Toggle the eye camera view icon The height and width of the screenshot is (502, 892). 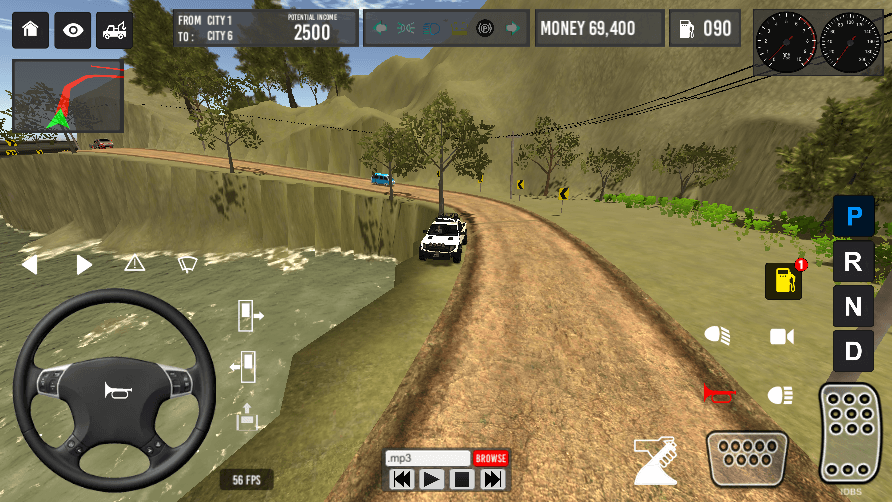point(72,30)
